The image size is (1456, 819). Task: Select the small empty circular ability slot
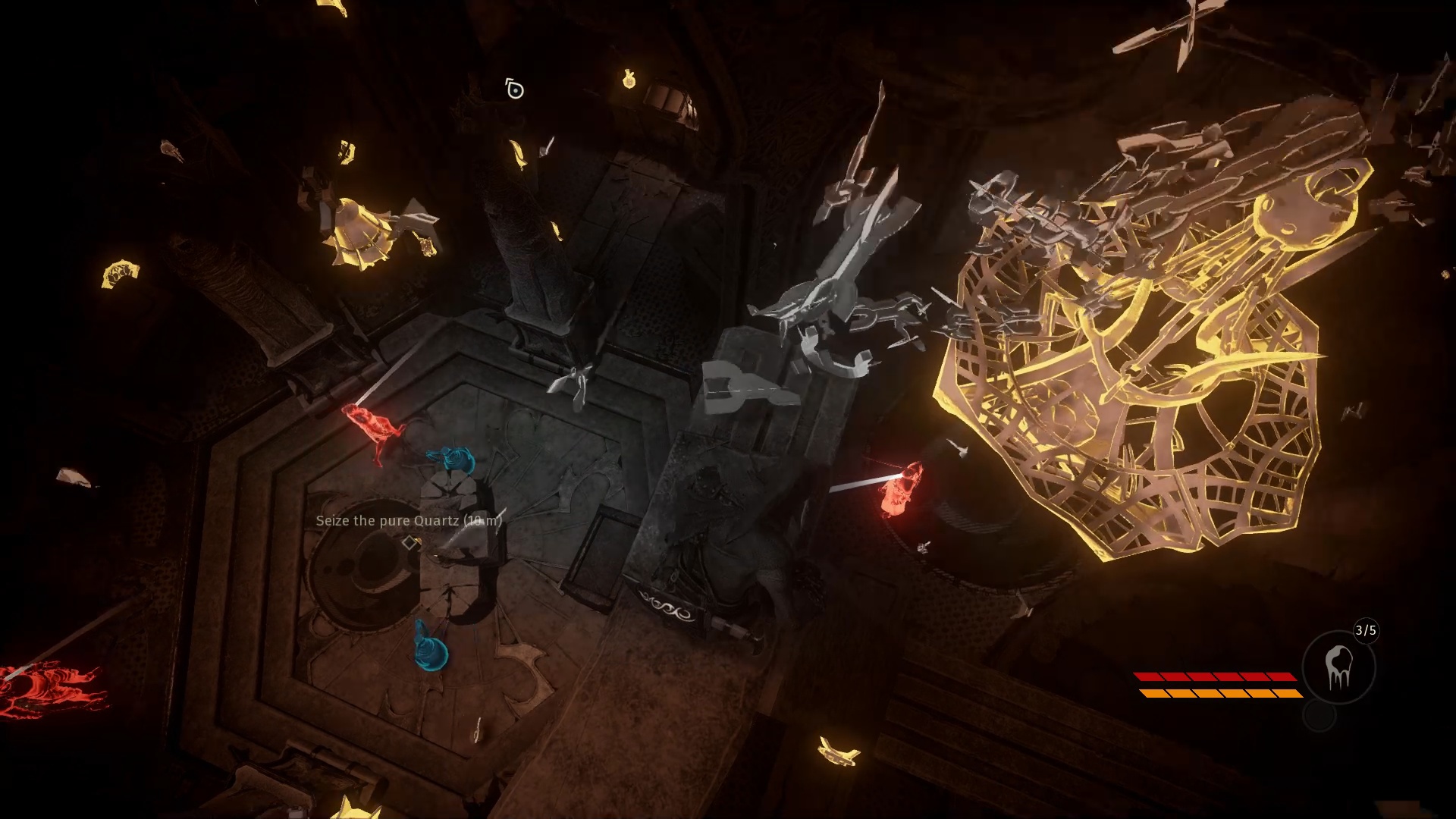(x=1319, y=717)
